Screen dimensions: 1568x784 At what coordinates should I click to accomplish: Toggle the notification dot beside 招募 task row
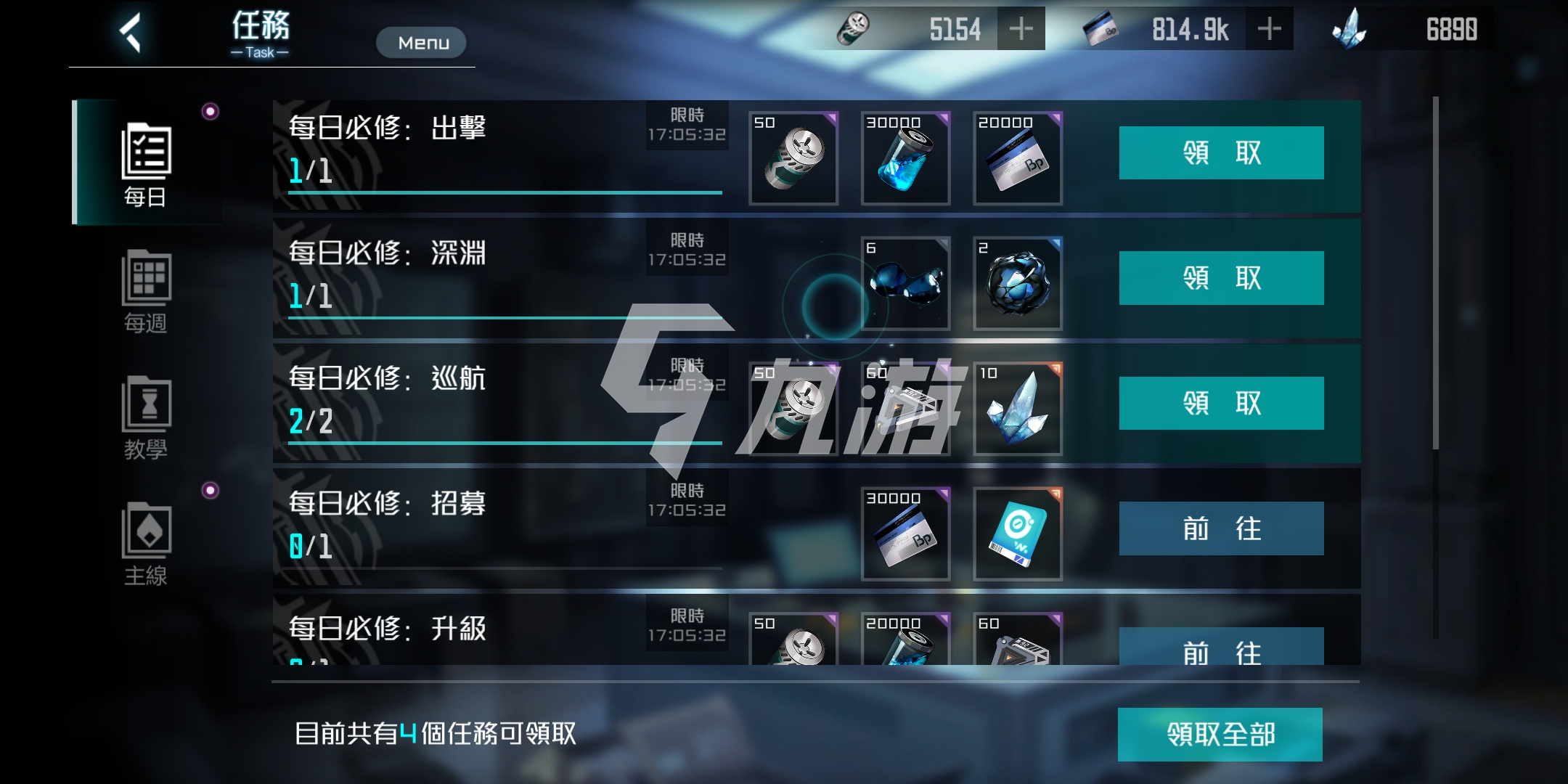[x=210, y=490]
